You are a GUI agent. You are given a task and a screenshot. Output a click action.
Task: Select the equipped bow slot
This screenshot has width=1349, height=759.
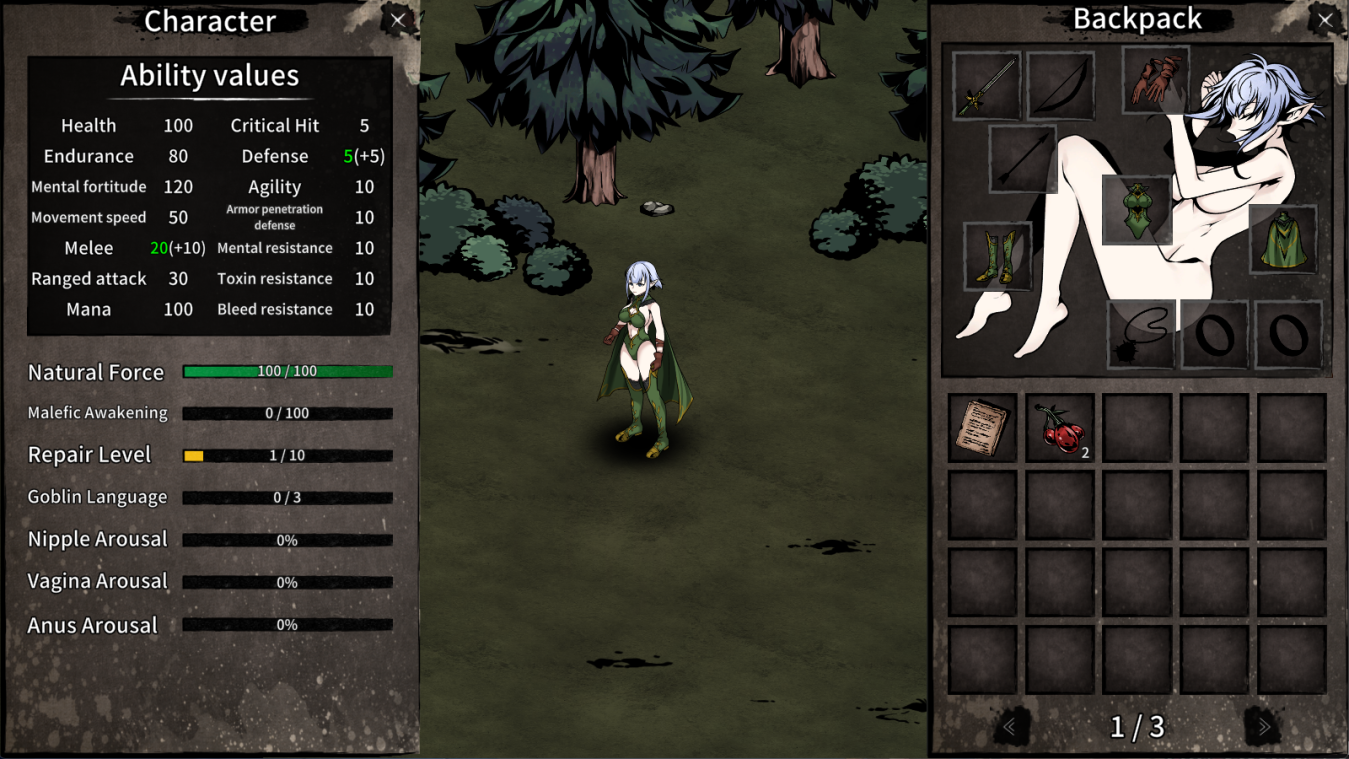coord(1060,86)
